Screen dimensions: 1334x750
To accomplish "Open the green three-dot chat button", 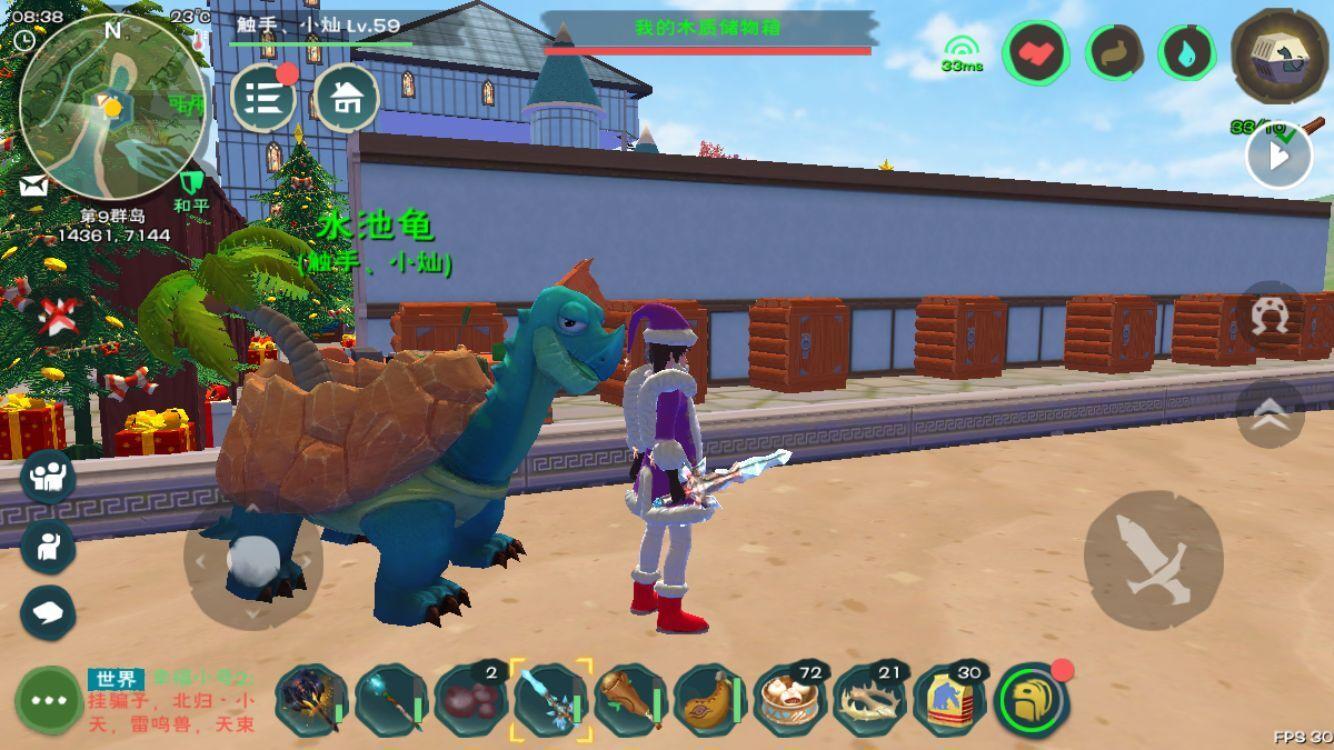I will 48,699.
